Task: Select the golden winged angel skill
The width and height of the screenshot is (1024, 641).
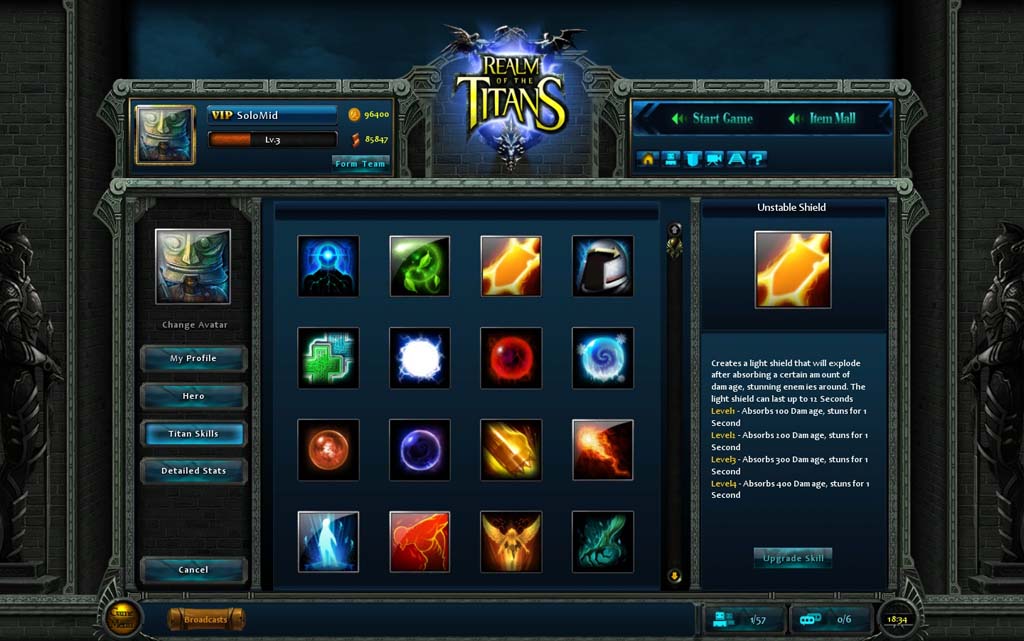Action: click(x=511, y=542)
